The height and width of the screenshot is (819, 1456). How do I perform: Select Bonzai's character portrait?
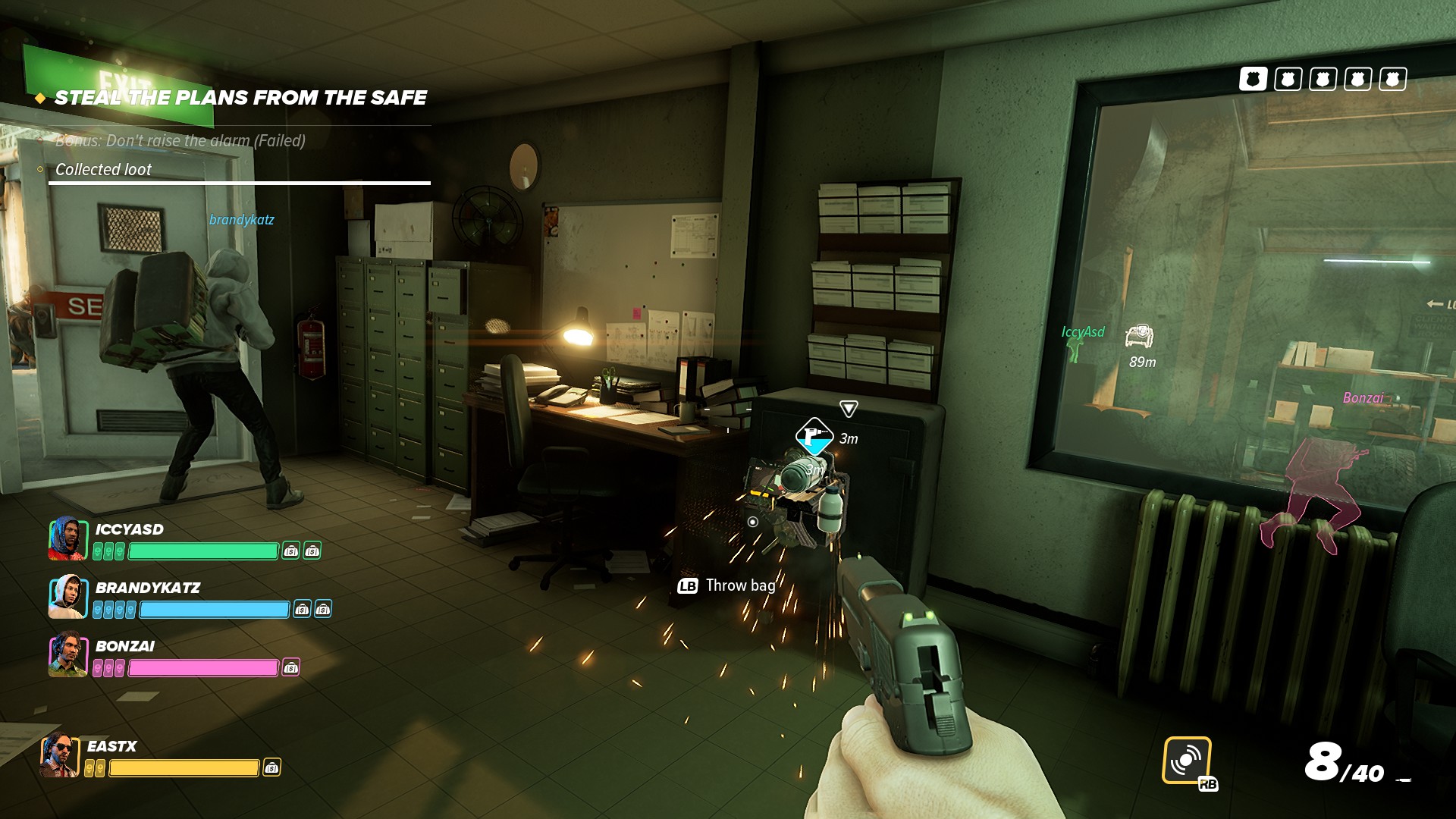67,655
